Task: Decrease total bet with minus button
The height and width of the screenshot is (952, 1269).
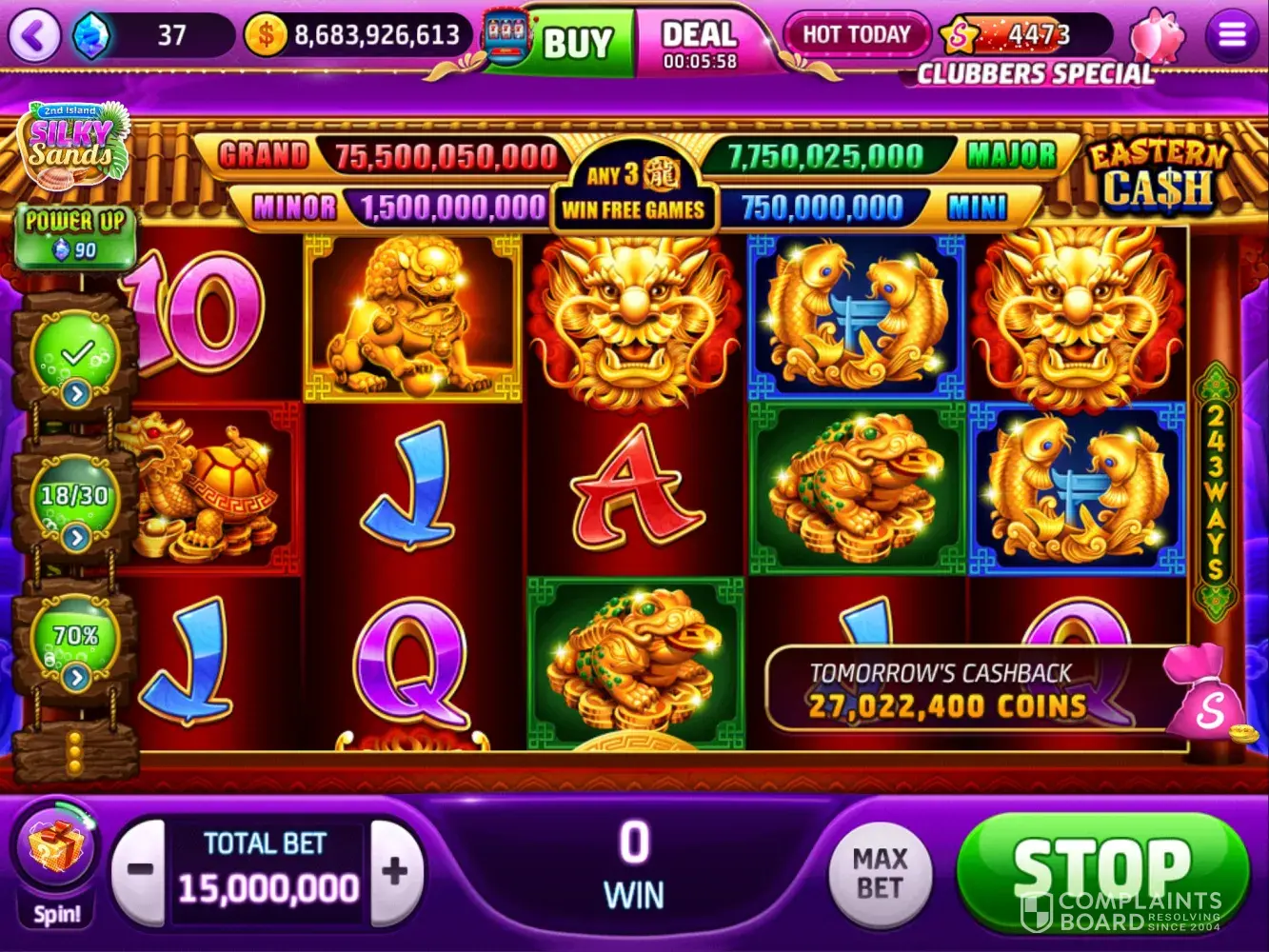Action: point(140,869)
